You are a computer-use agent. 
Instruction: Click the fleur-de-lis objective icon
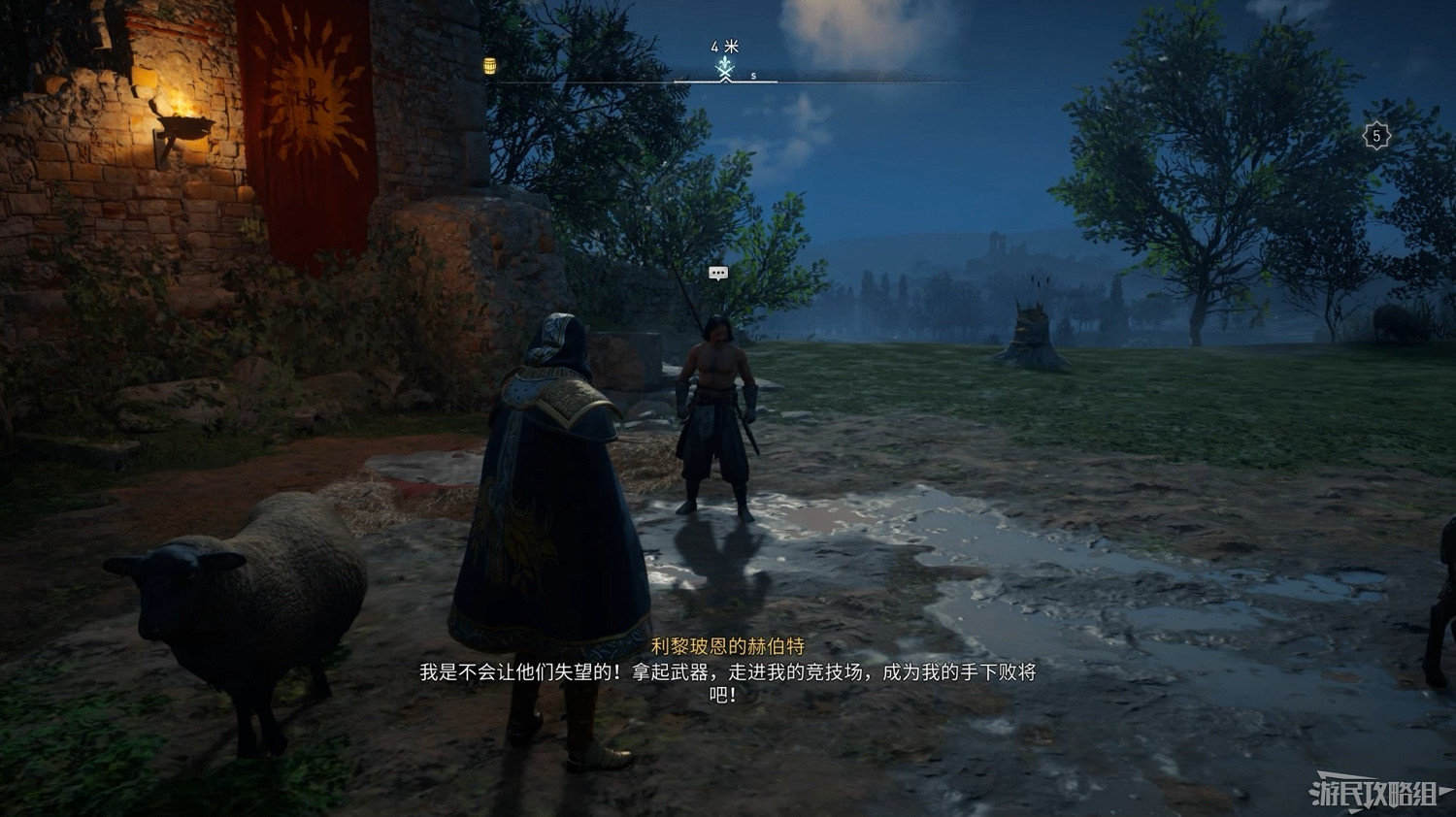(725, 61)
